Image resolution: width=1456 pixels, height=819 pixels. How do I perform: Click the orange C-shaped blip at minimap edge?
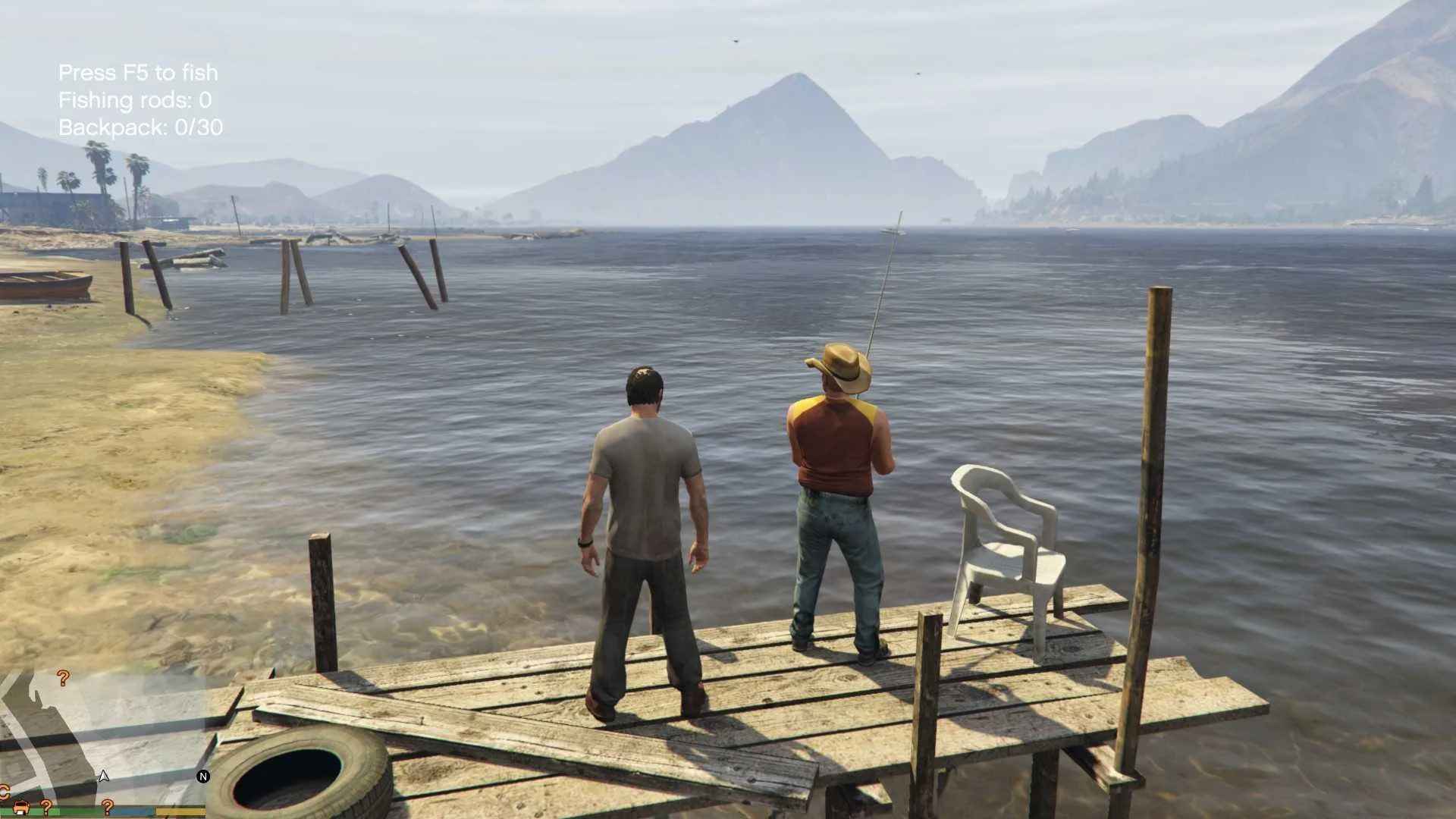point(4,791)
